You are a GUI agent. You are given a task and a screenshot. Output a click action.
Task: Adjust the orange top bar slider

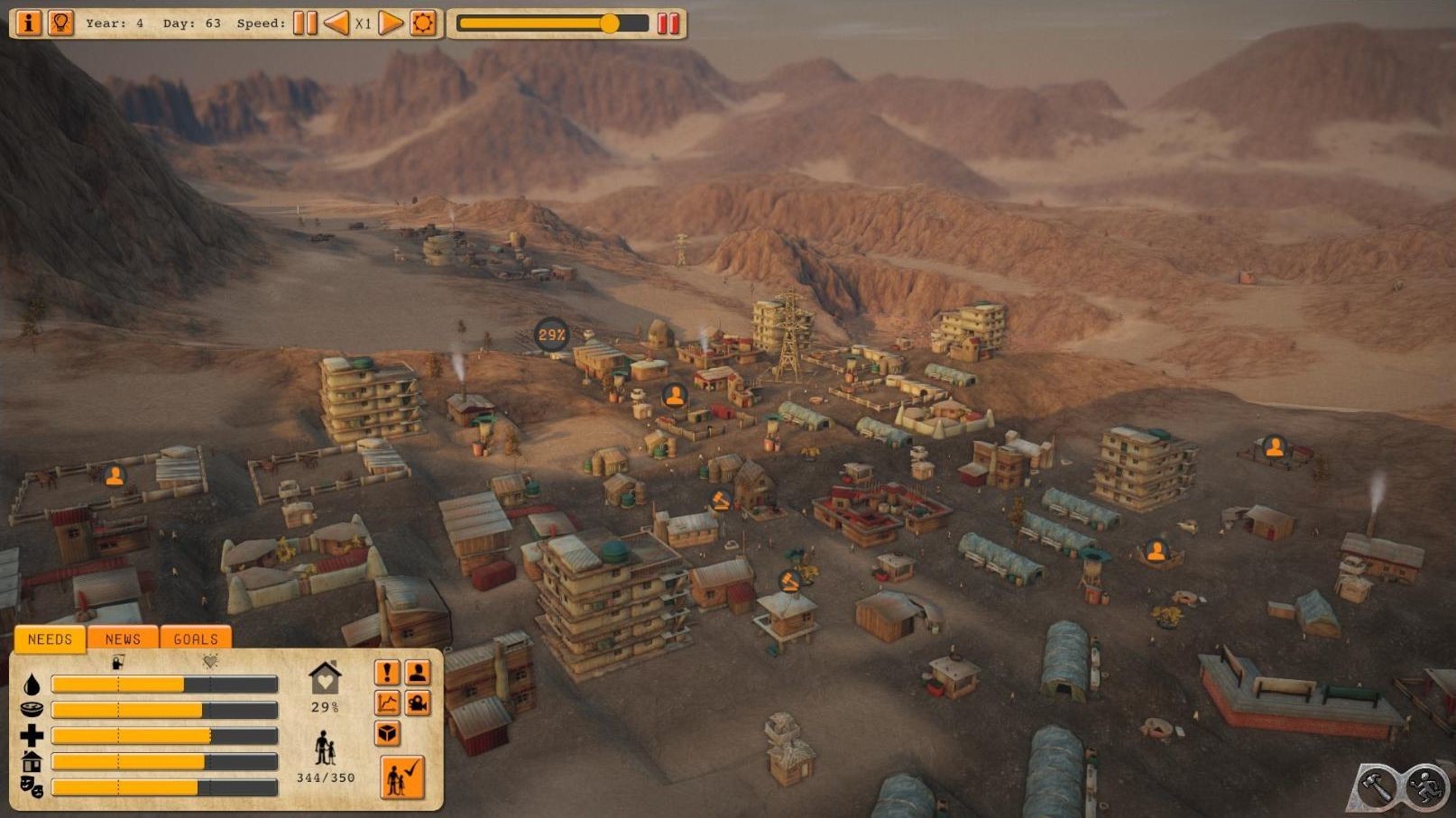(610, 23)
